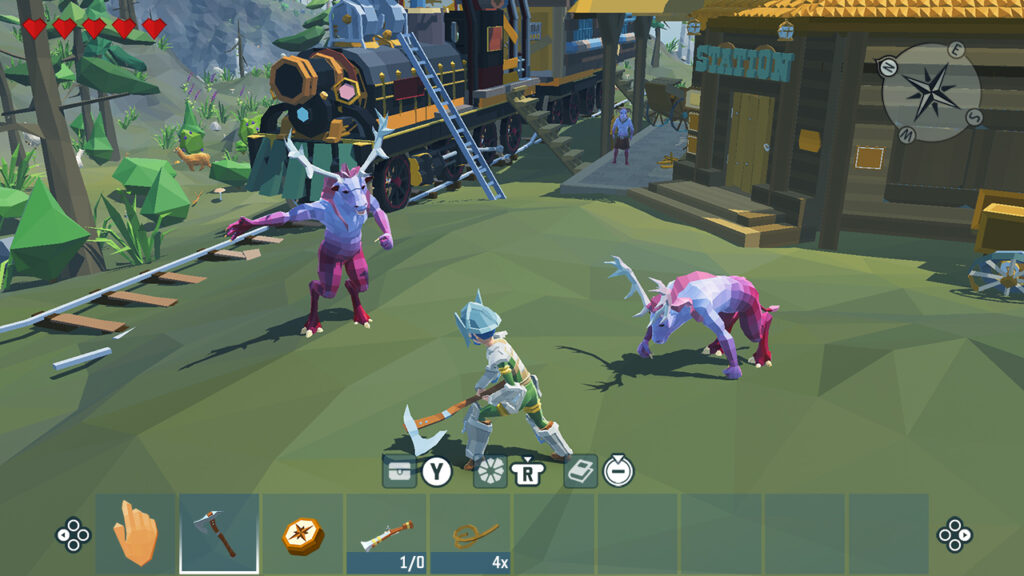Viewport: 1024px width, 576px height.
Task: Open the journal book icon
Action: (x=581, y=470)
